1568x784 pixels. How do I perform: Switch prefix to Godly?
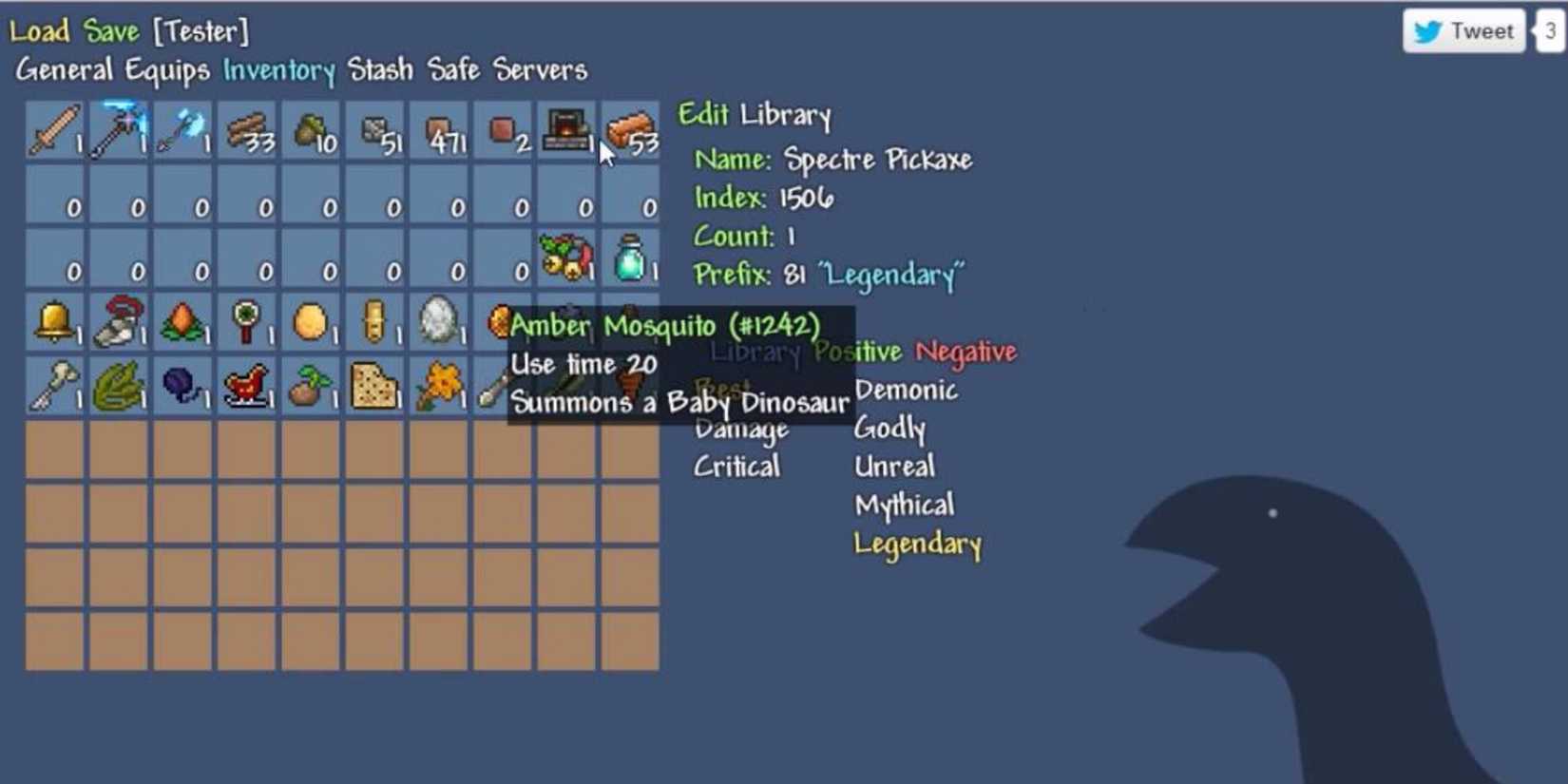(x=890, y=429)
